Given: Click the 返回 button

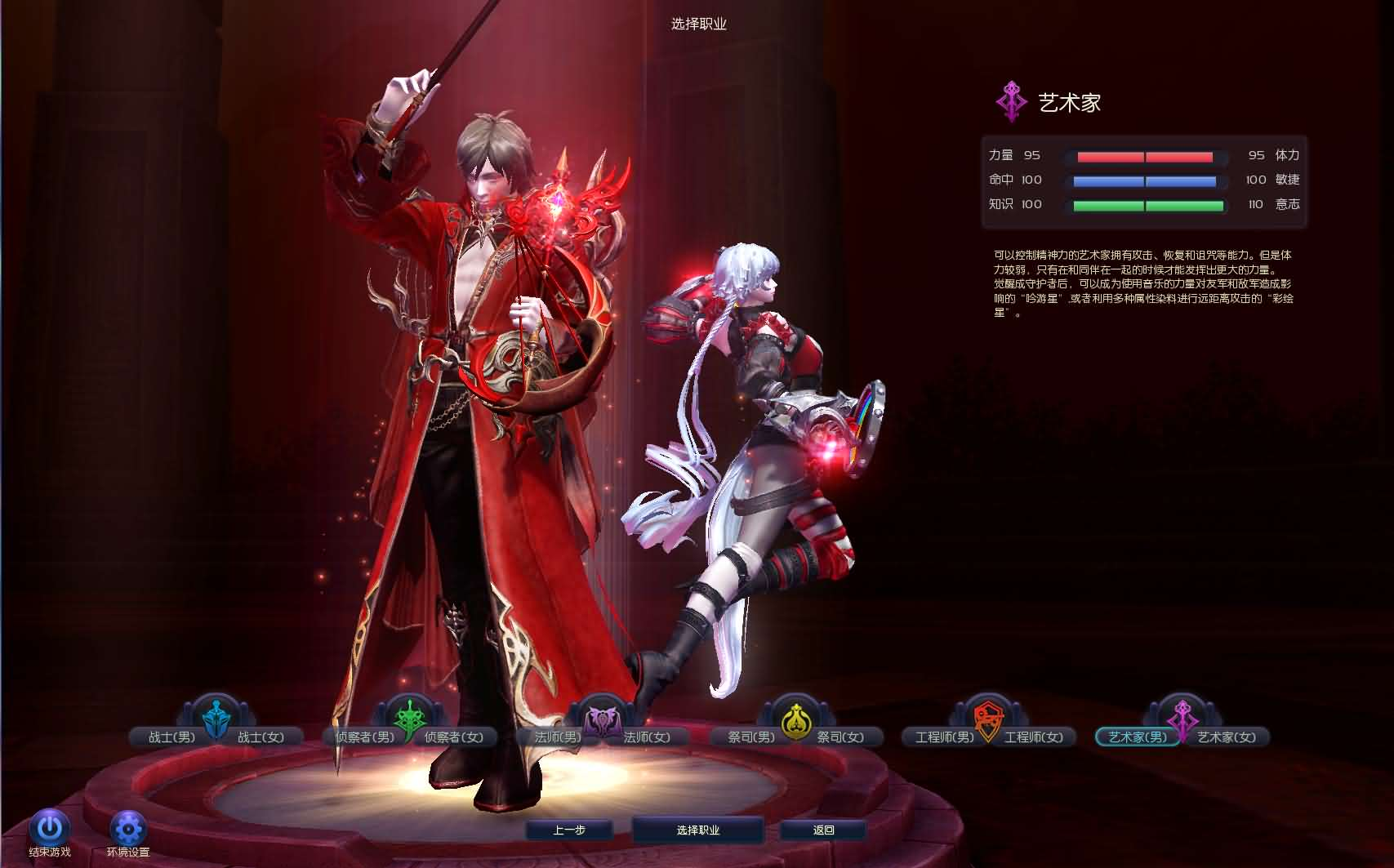Looking at the screenshot, I should (x=823, y=830).
